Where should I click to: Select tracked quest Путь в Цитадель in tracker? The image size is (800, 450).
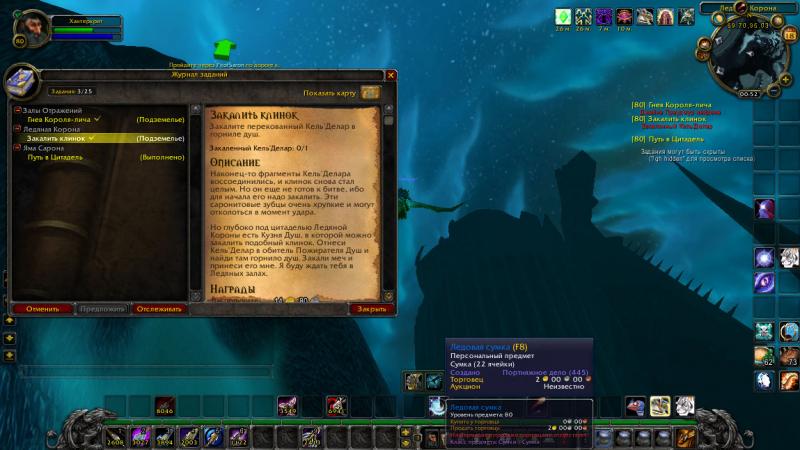point(672,138)
